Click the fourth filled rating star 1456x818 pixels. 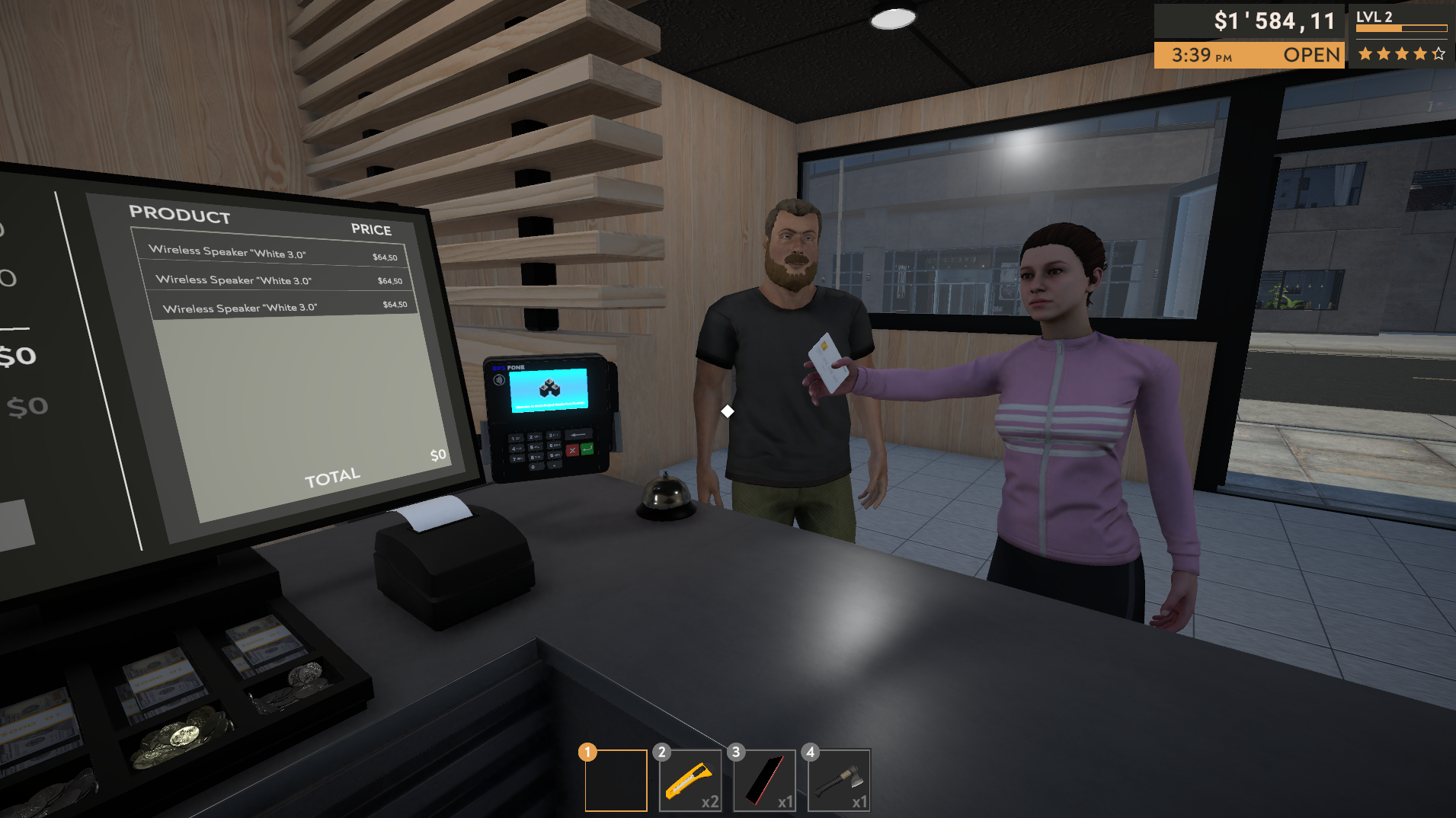tap(1419, 53)
